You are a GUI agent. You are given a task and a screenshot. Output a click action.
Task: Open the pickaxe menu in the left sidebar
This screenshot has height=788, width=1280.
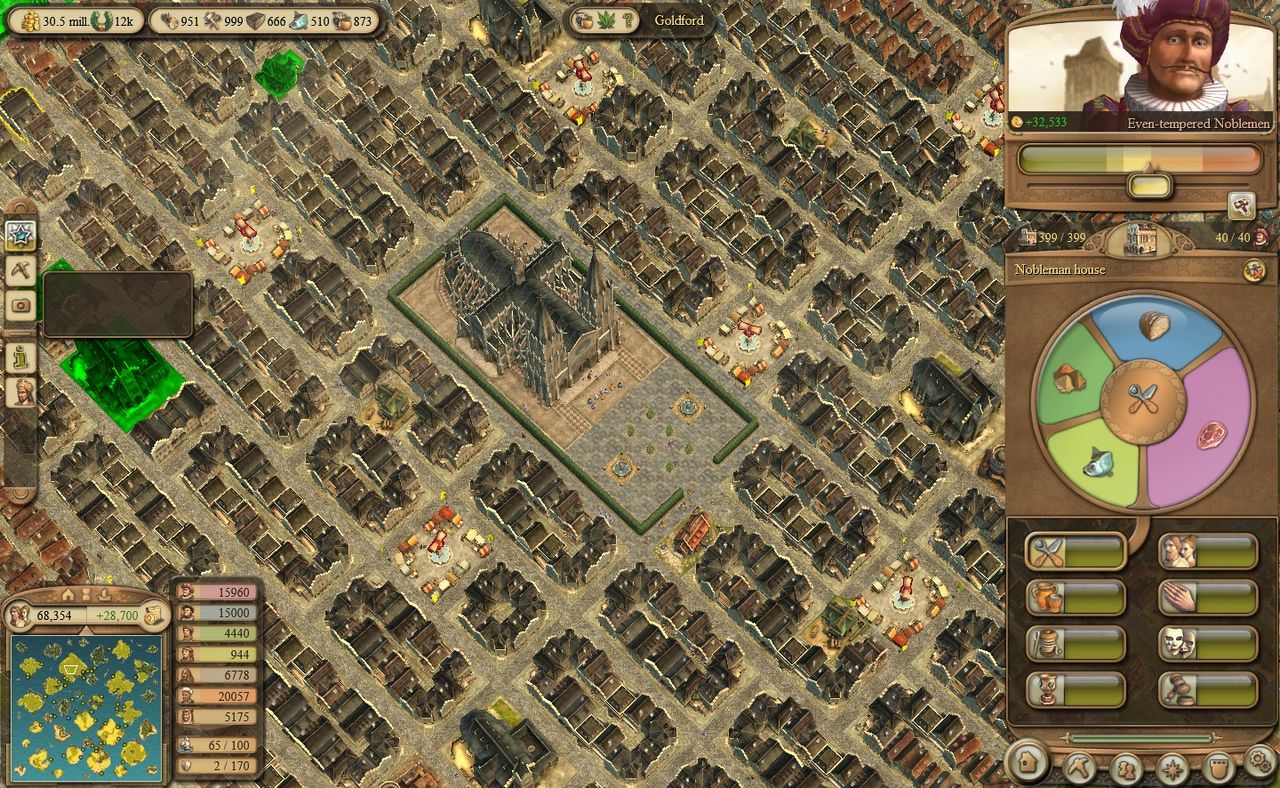pos(20,269)
